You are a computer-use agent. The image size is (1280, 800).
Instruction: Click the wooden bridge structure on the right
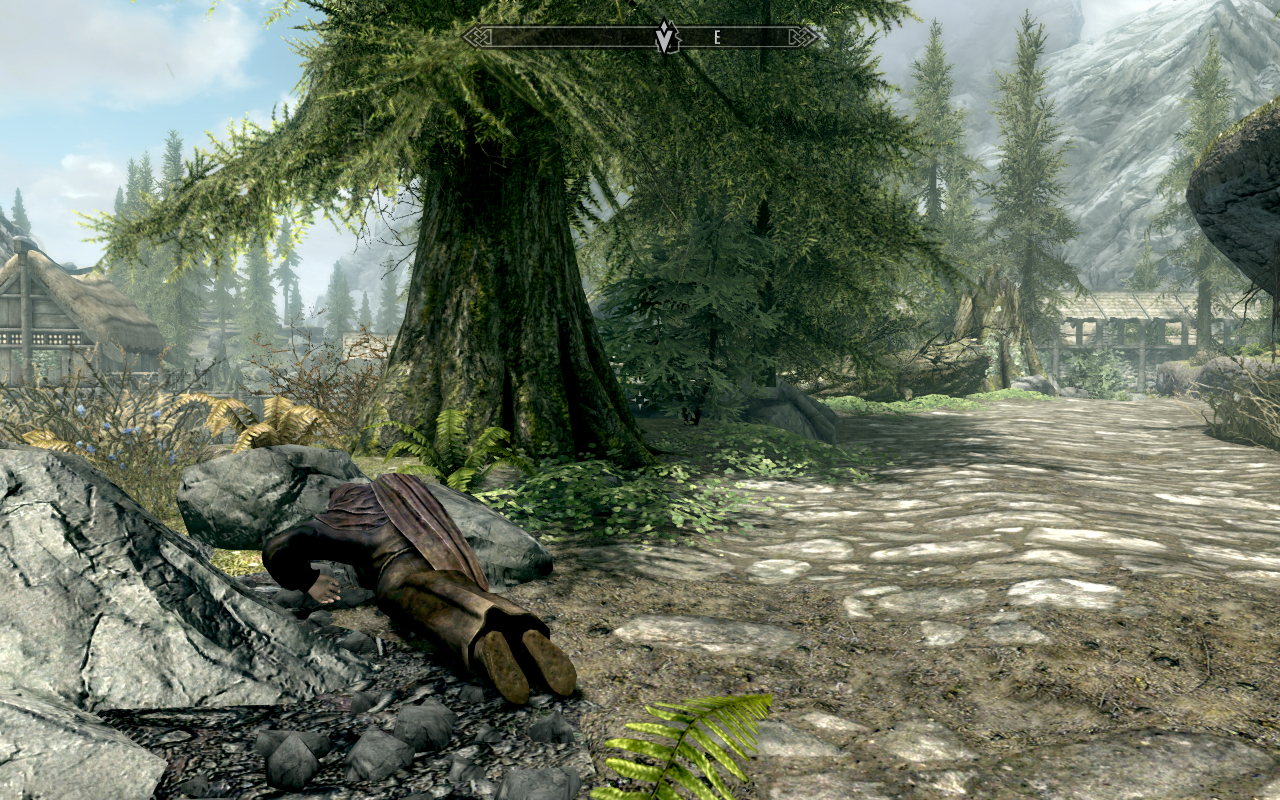point(1120,330)
